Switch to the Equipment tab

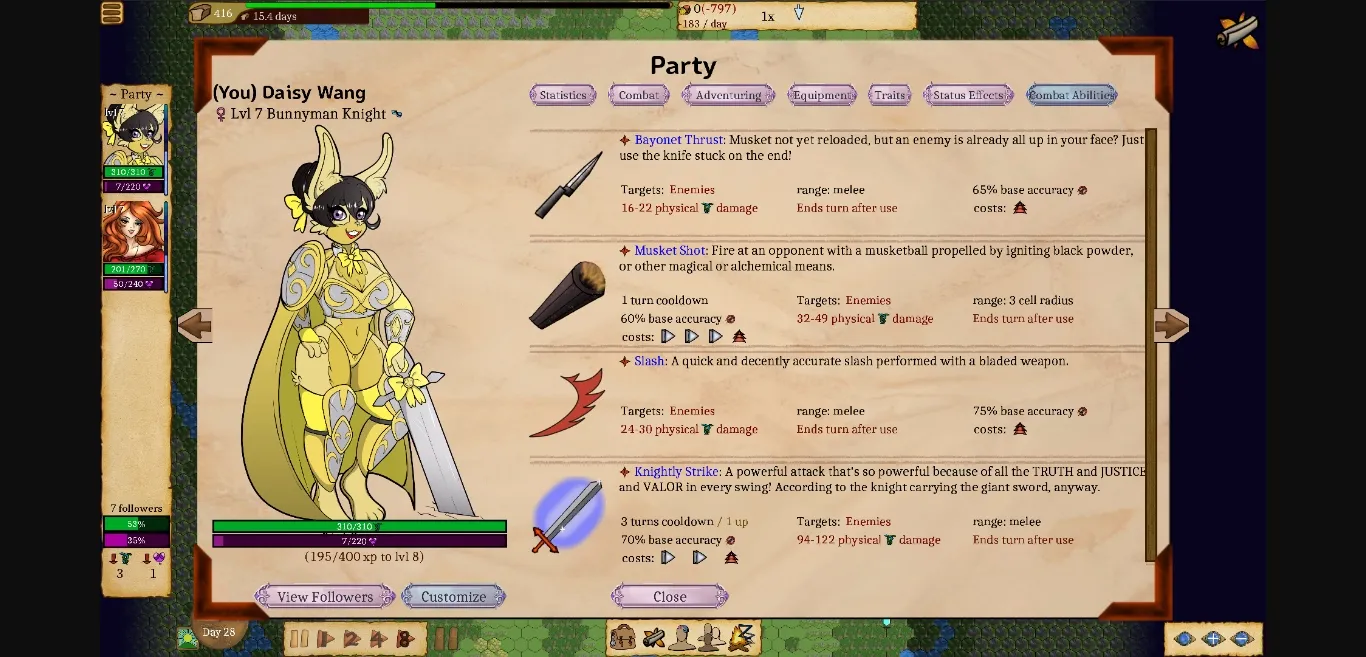(822, 95)
